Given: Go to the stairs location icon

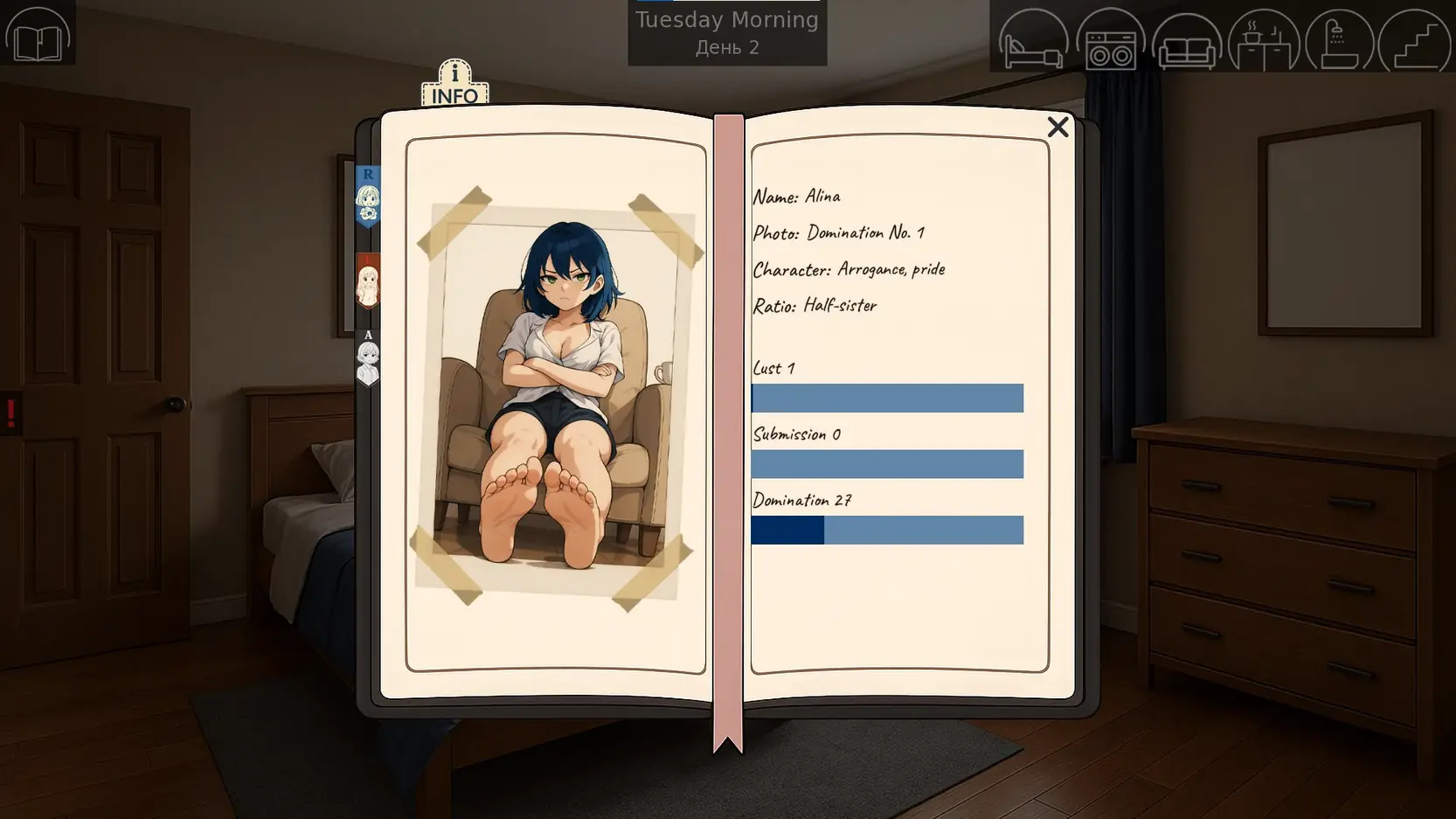Looking at the screenshot, I should 1414,41.
